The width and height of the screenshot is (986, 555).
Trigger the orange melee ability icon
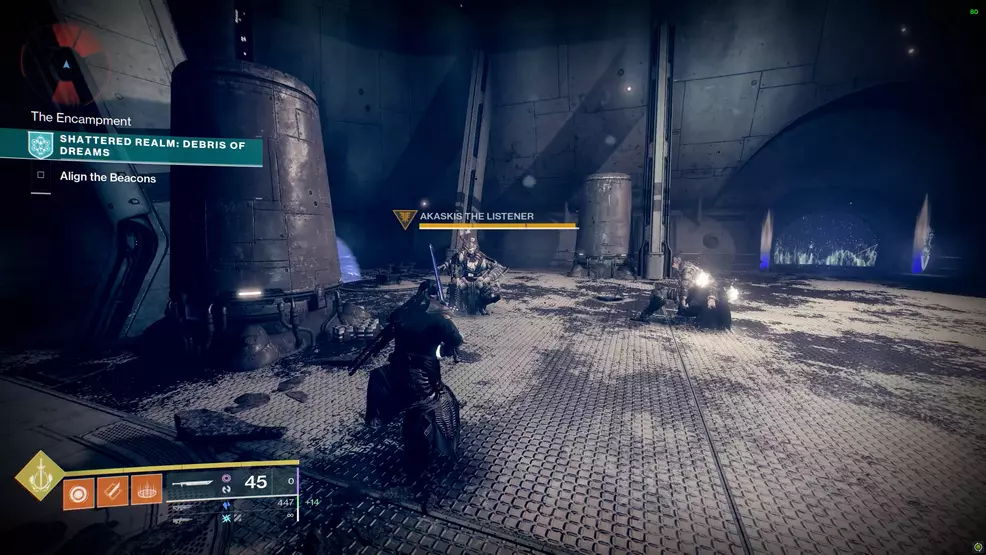pyautogui.click(x=113, y=490)
